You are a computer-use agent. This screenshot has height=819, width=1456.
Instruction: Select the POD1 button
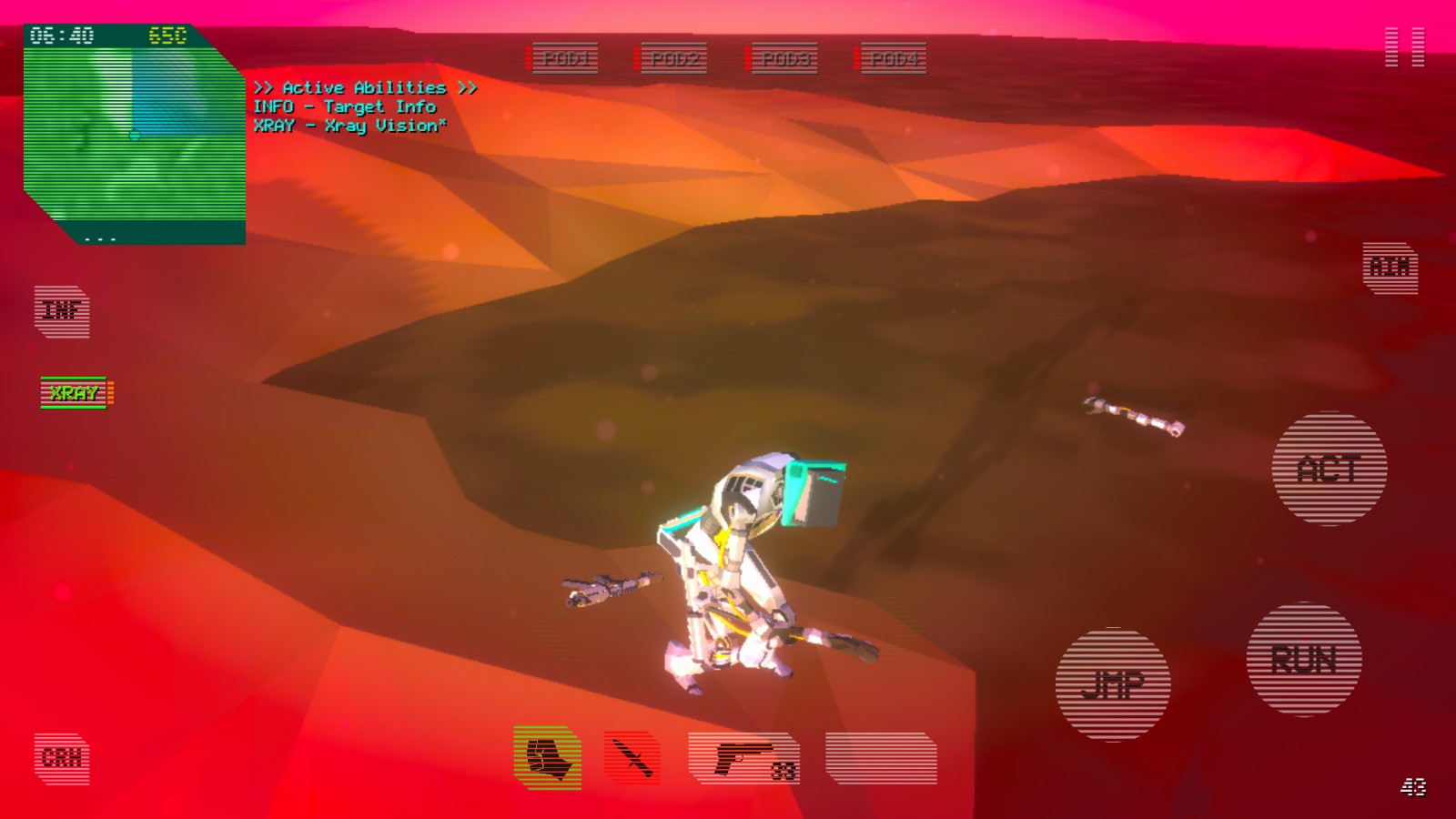(x=565, y=59)
